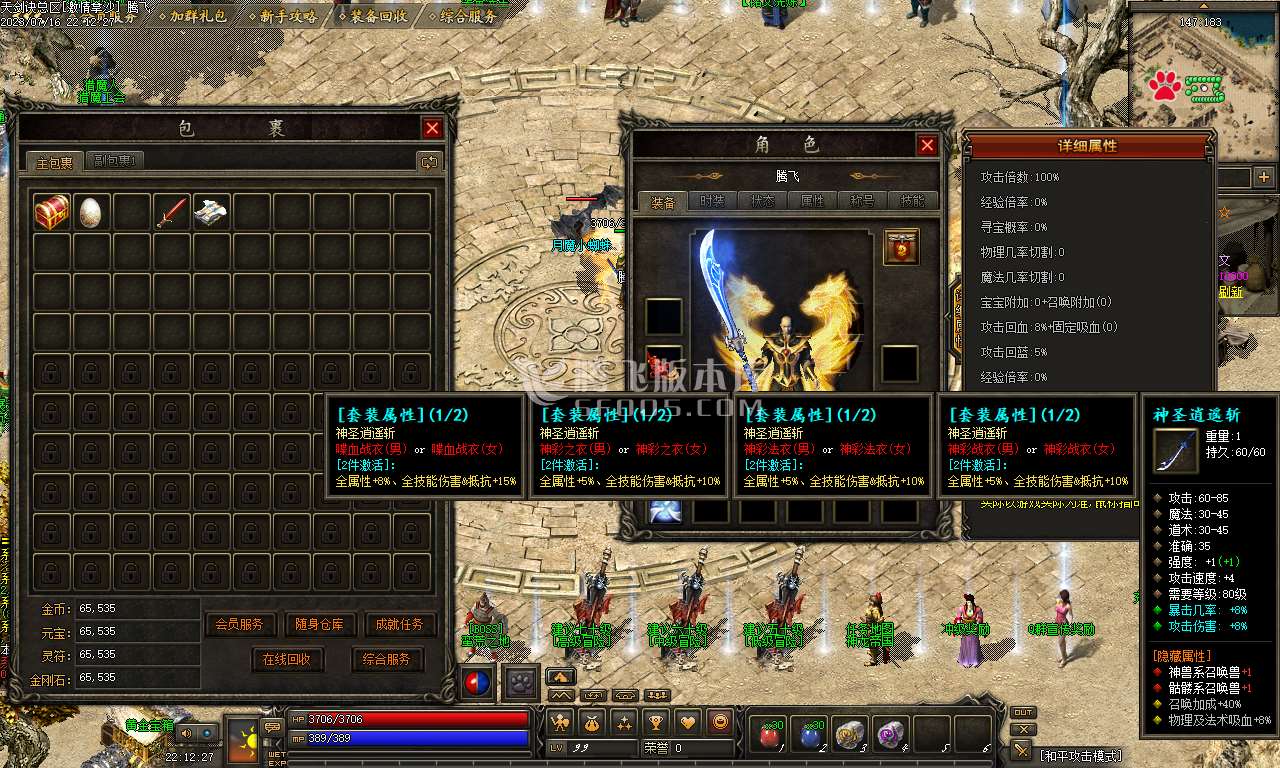Image resolution: width=1280 pixels, height=768 pixels.
Task: Show the 技能 skills tab
Action: (x=912, y=201)
